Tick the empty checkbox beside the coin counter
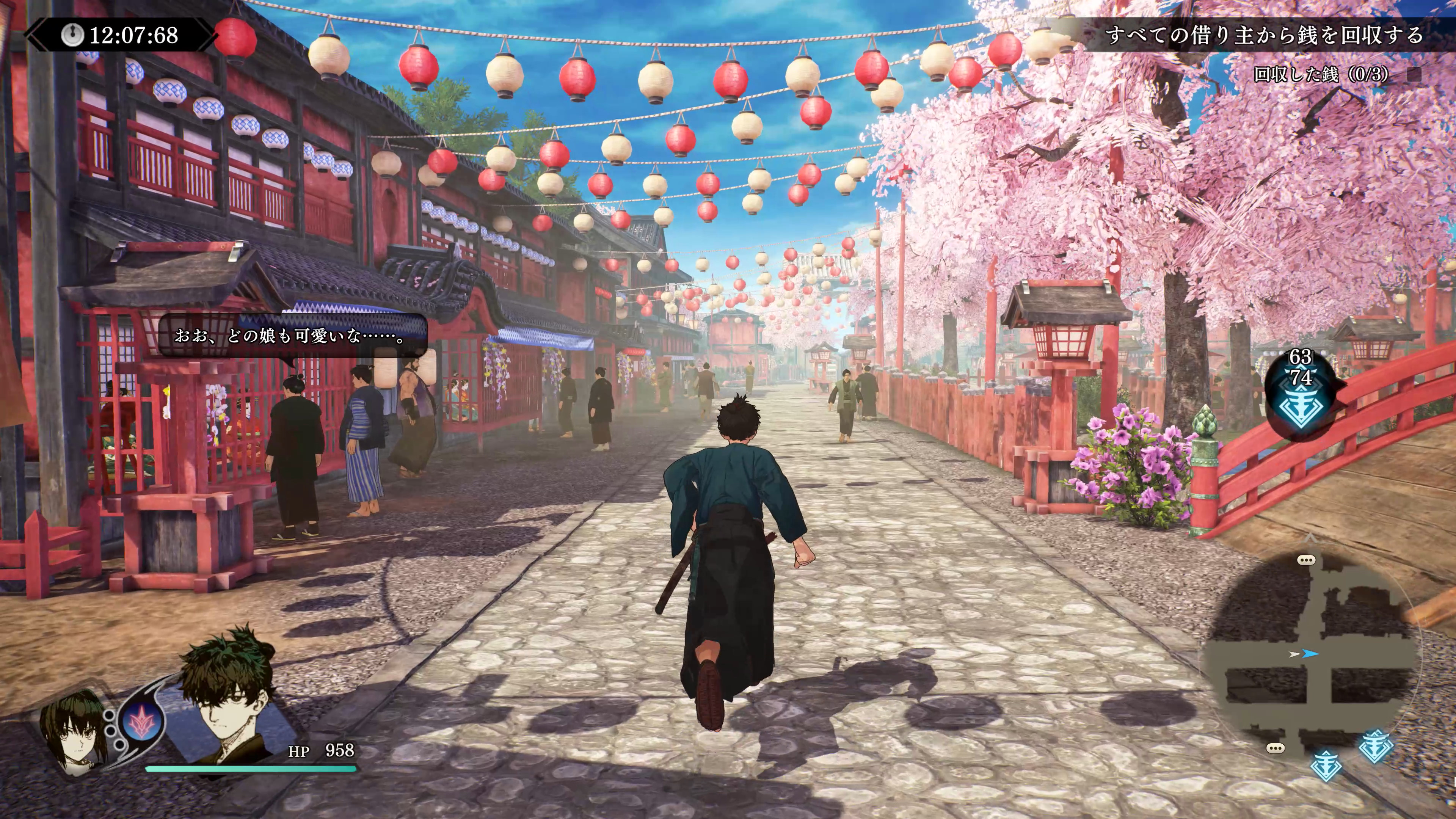Screen dimensions: 1456x819 pyautogui.click(x=1414, y=74)
